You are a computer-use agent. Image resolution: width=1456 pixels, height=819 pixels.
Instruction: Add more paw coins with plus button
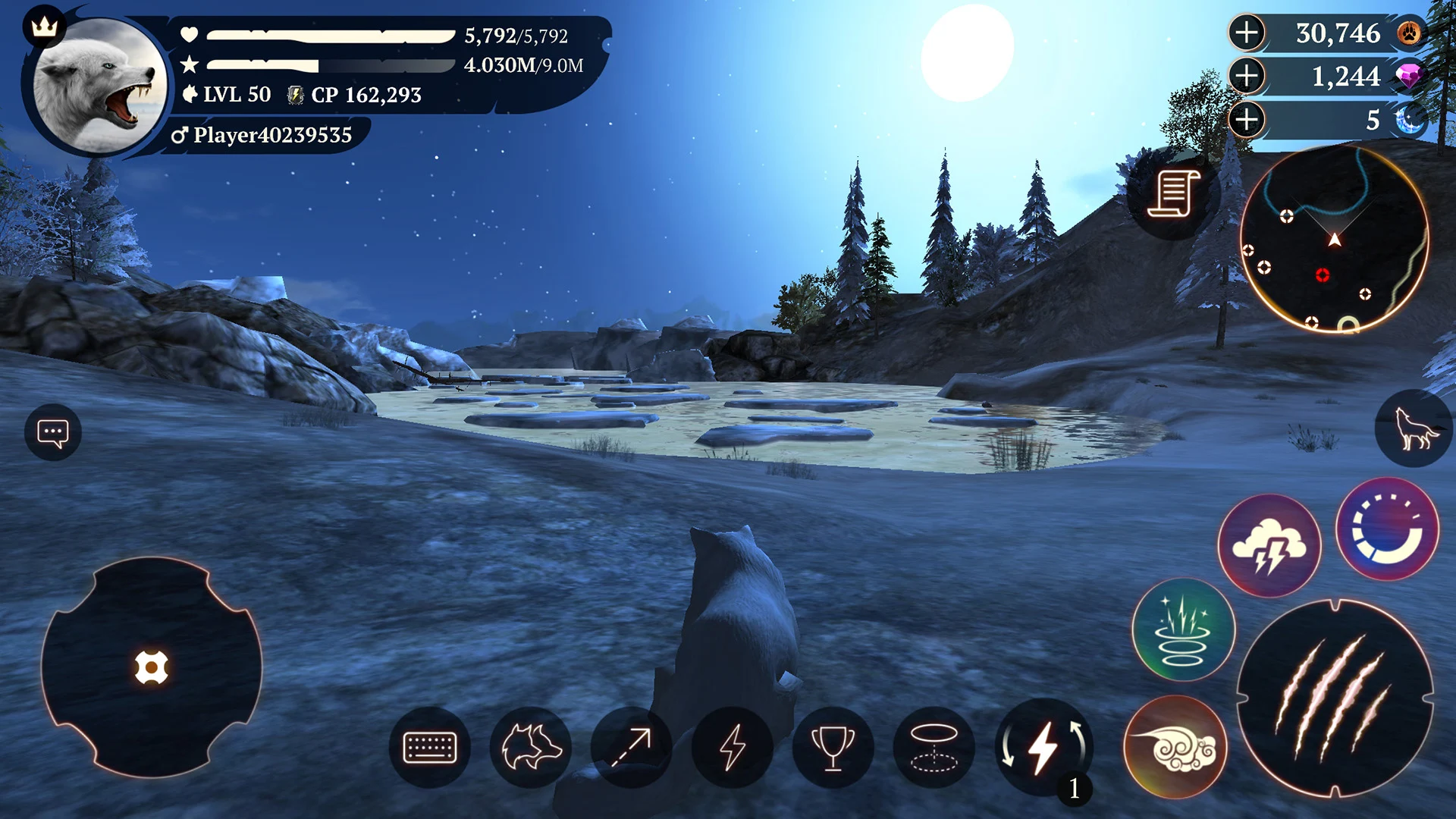tap(1247, 33)
